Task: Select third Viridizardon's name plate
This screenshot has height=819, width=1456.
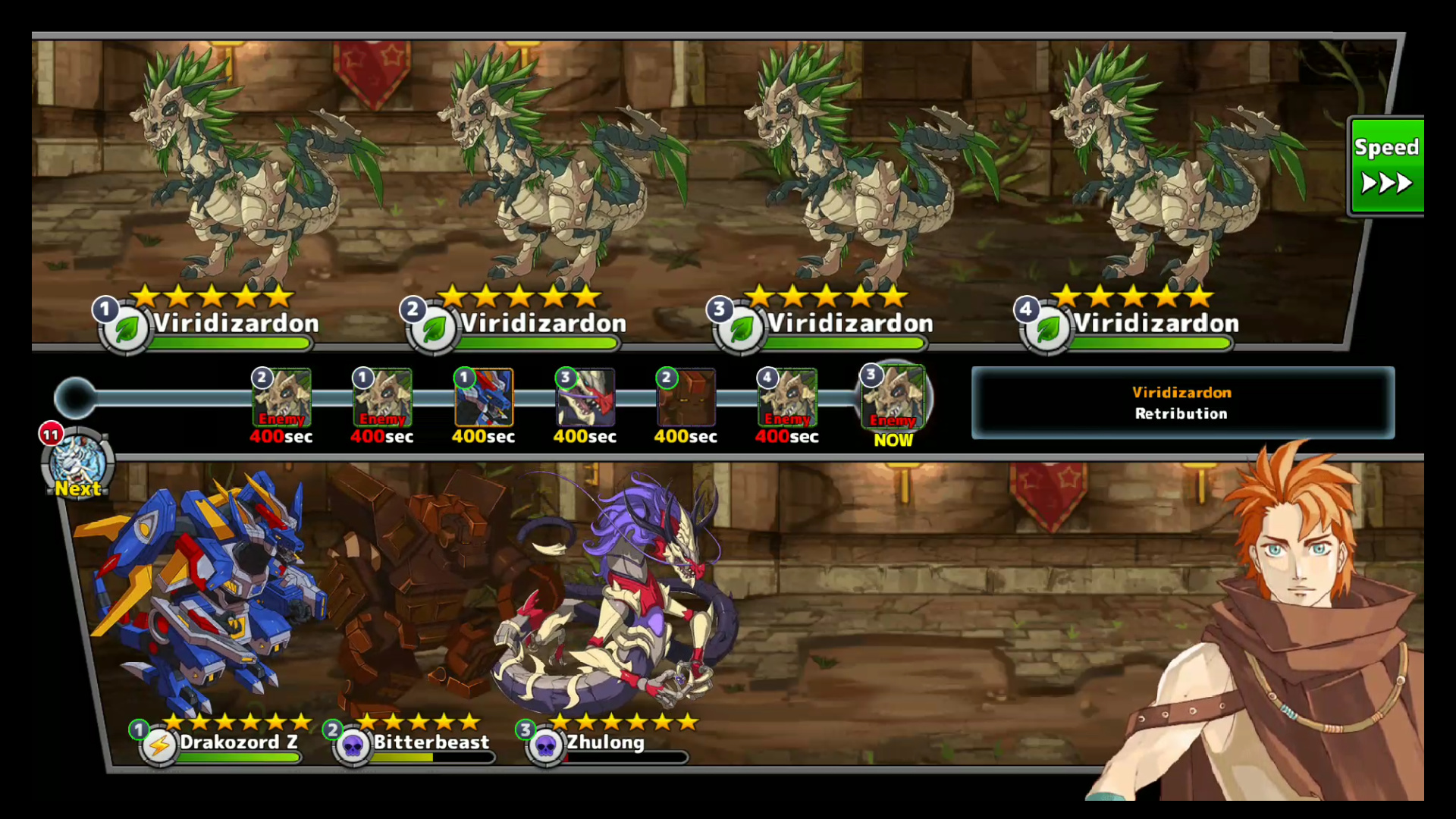Action: pyautogui.click(x=849, y=325)
